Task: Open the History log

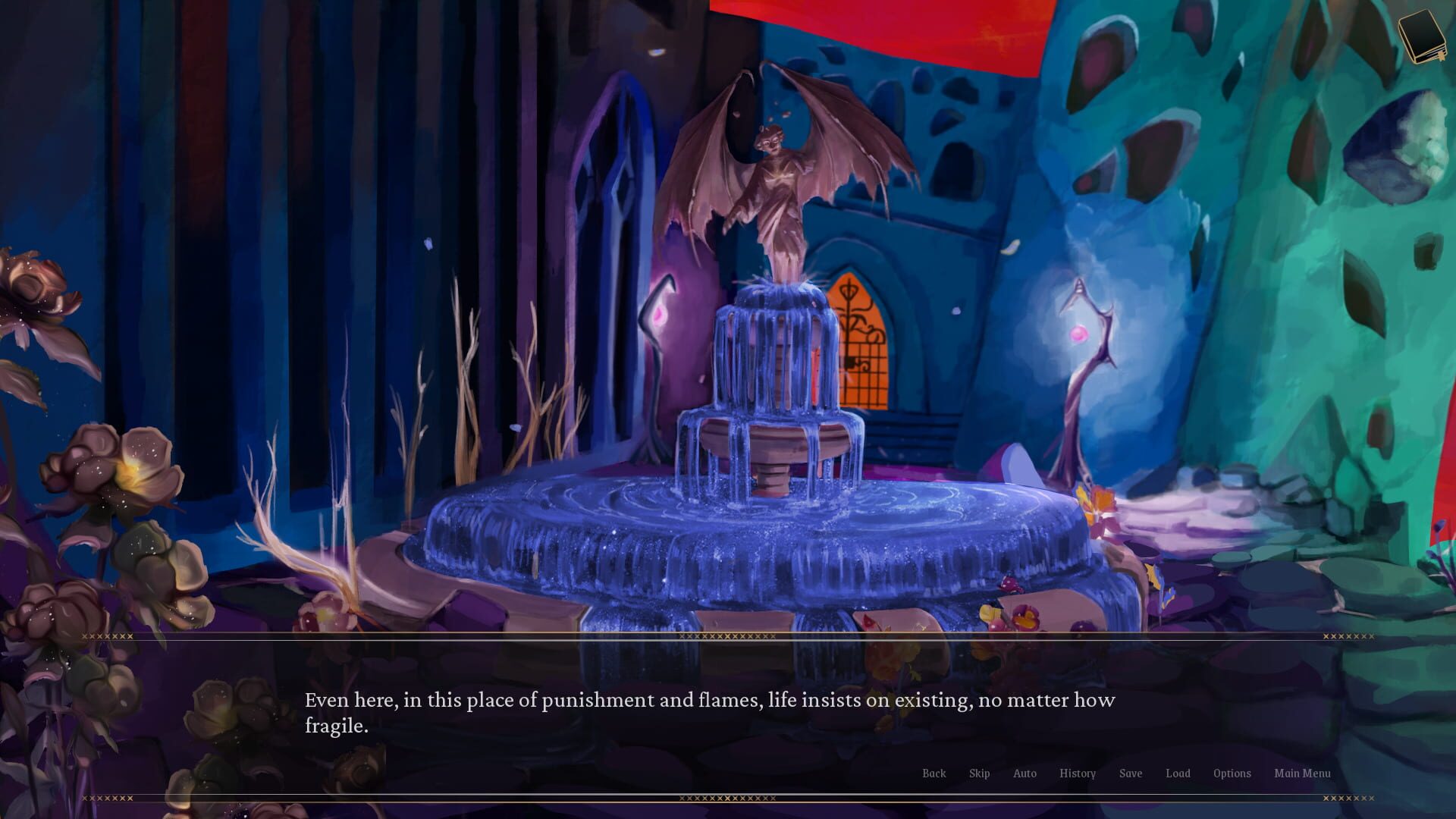Action: [x=1078, y=773]
